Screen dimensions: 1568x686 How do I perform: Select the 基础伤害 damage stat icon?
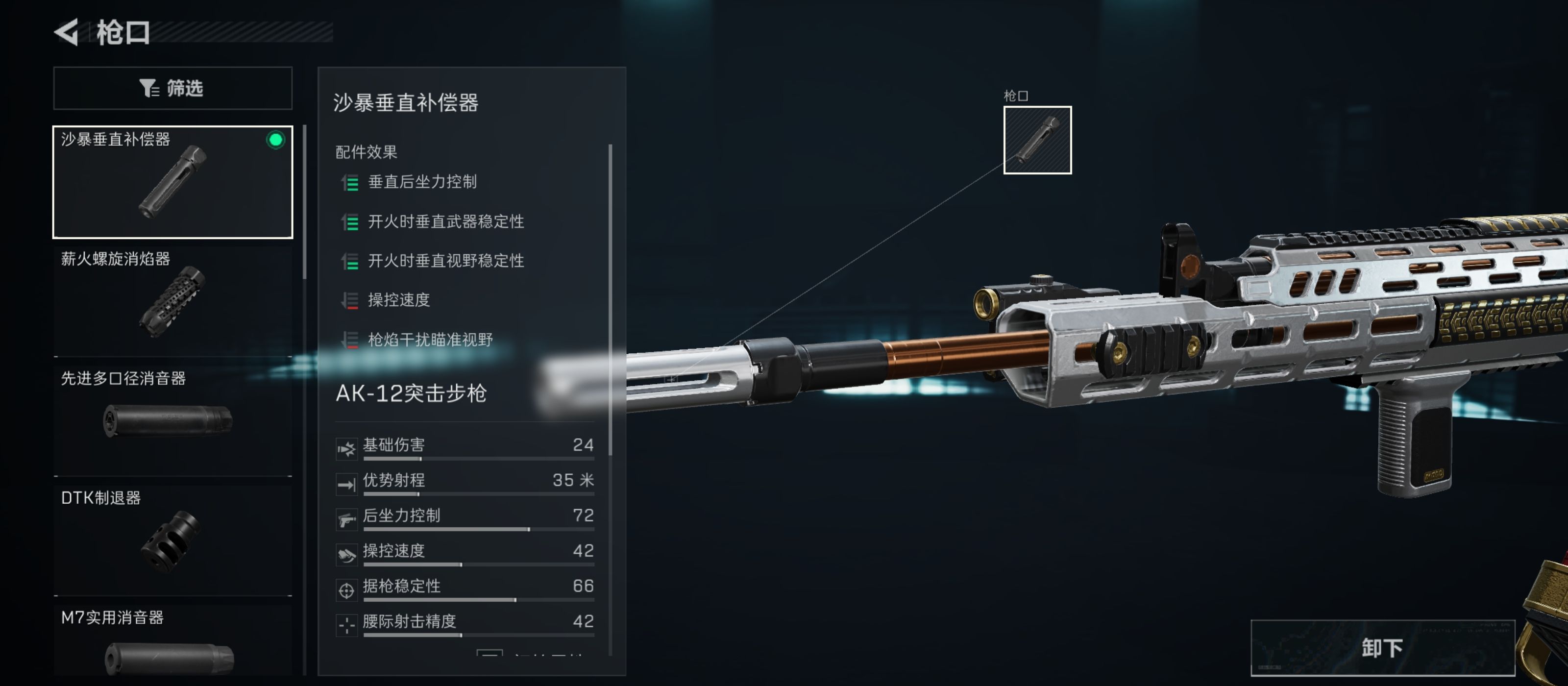347,449
